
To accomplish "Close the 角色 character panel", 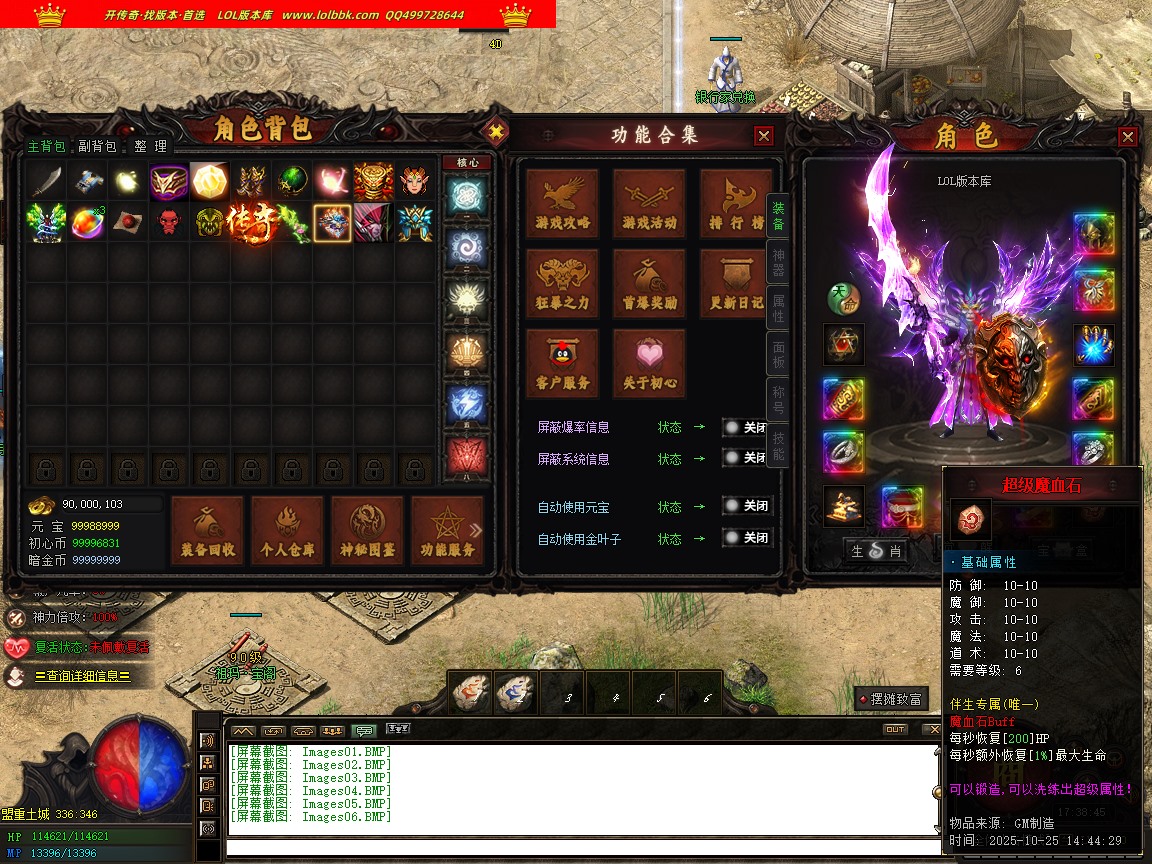I will 1128,137.
